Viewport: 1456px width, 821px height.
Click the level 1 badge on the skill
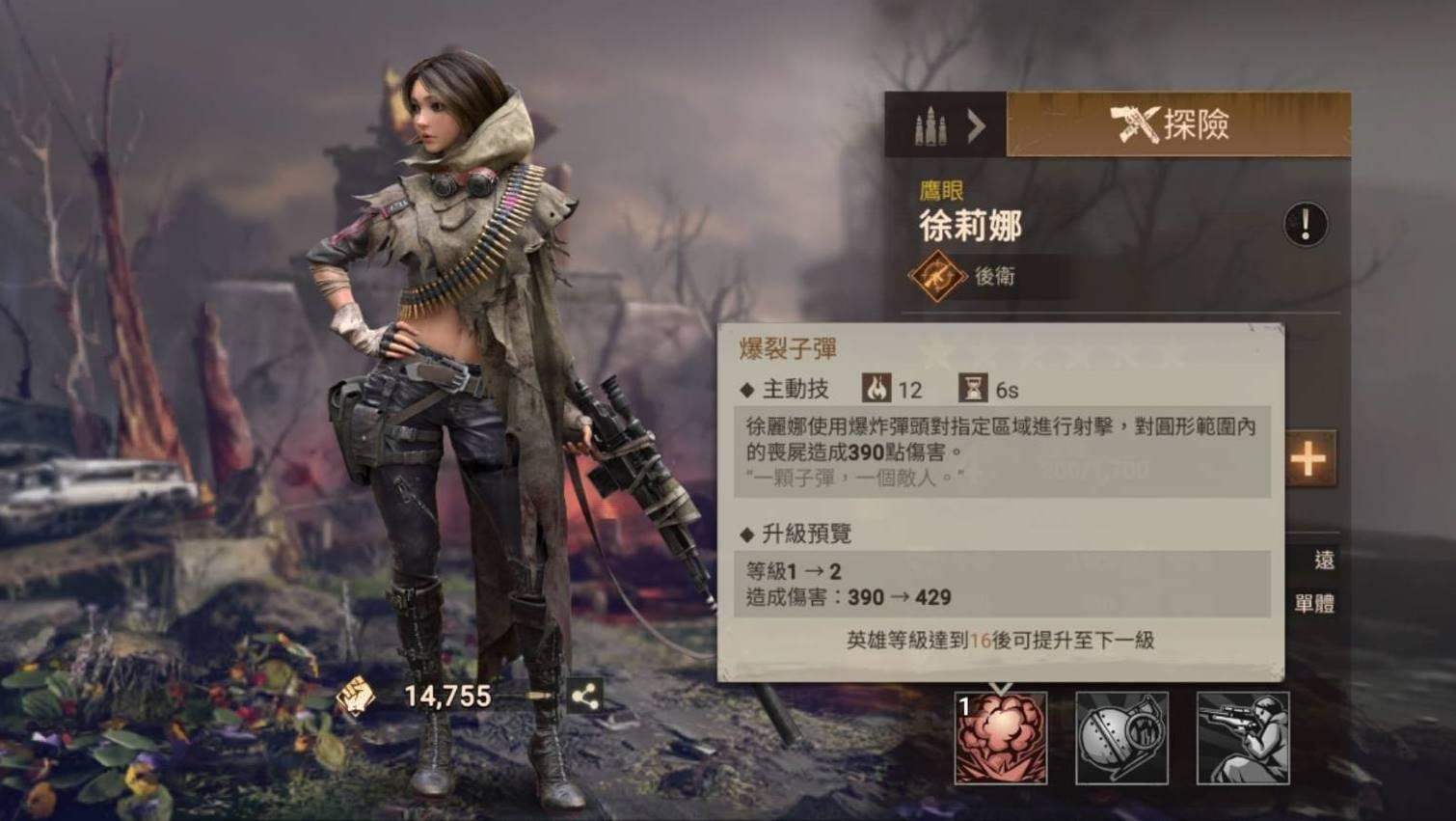point(963,706)
